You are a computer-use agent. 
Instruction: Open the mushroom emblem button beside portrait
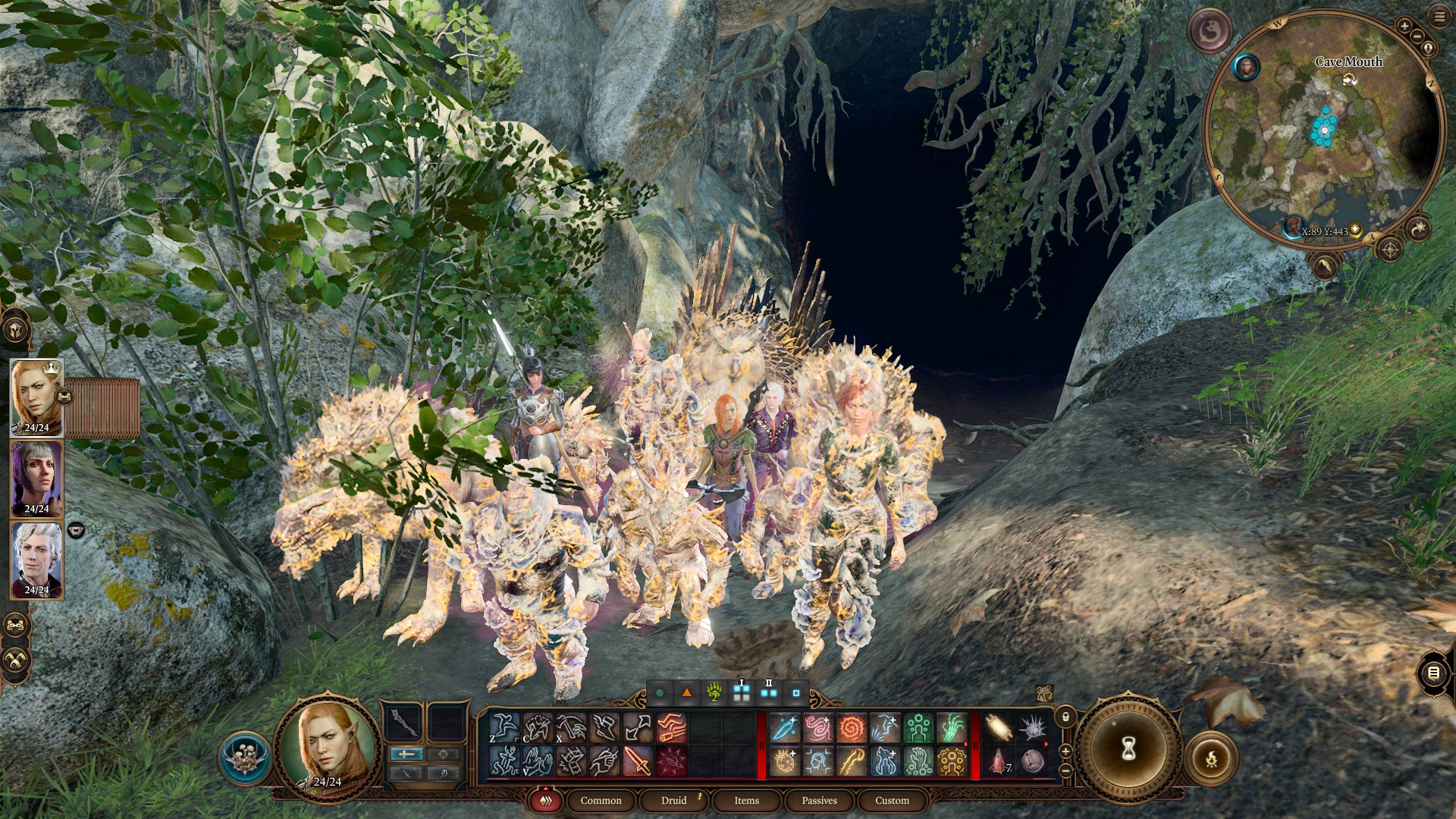pyautogui.click(x=245, y=758)
